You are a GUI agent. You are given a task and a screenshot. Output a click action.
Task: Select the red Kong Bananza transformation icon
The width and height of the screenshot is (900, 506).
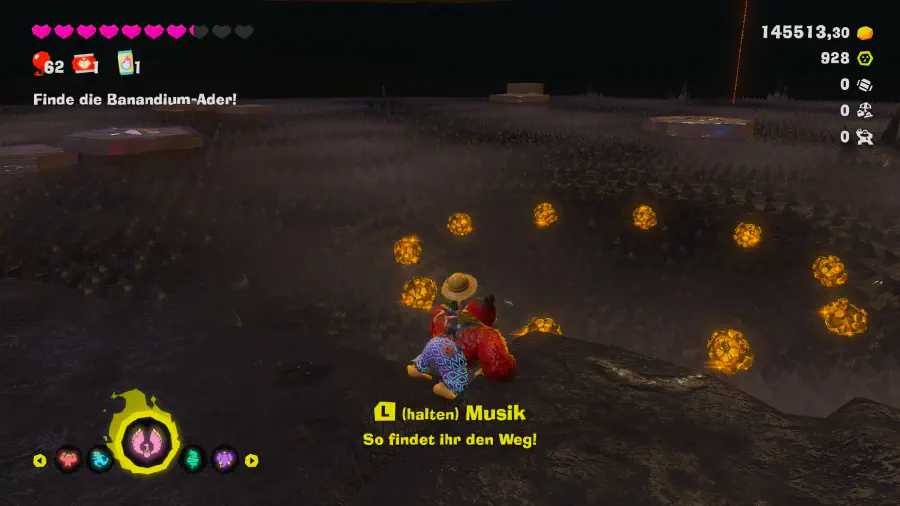point(68,460)
